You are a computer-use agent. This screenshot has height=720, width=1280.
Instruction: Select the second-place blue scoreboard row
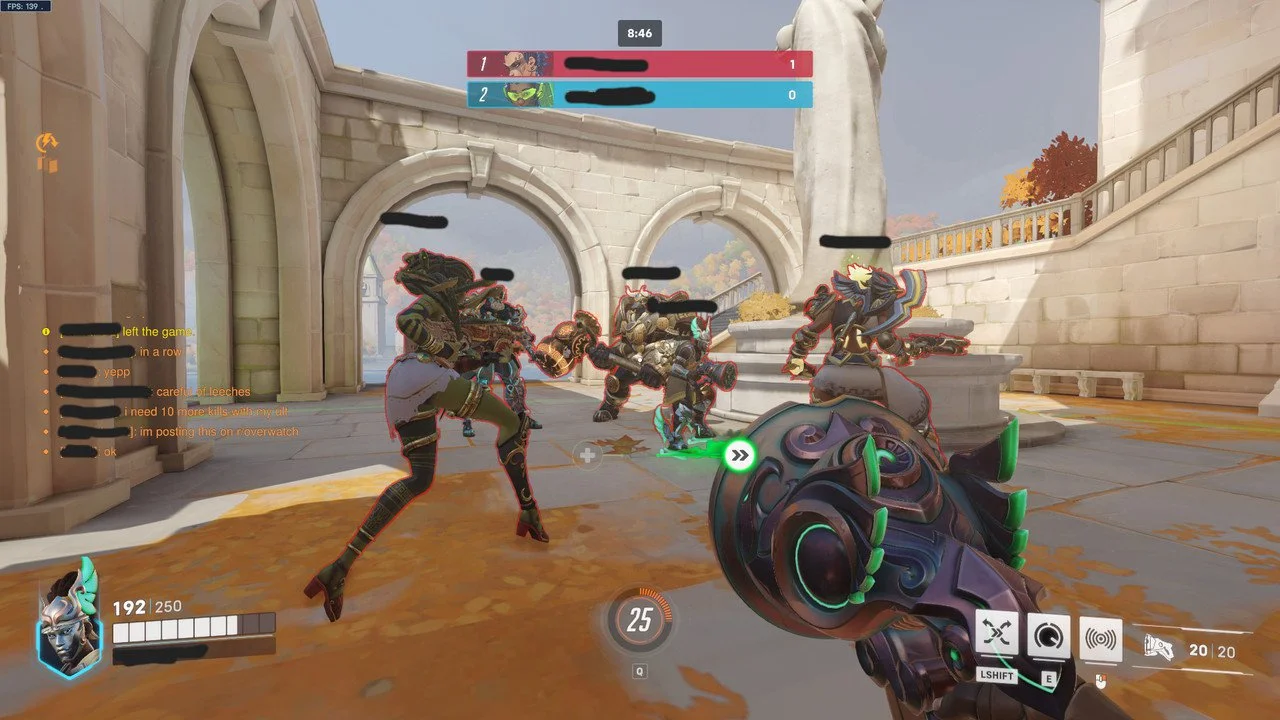639,95
